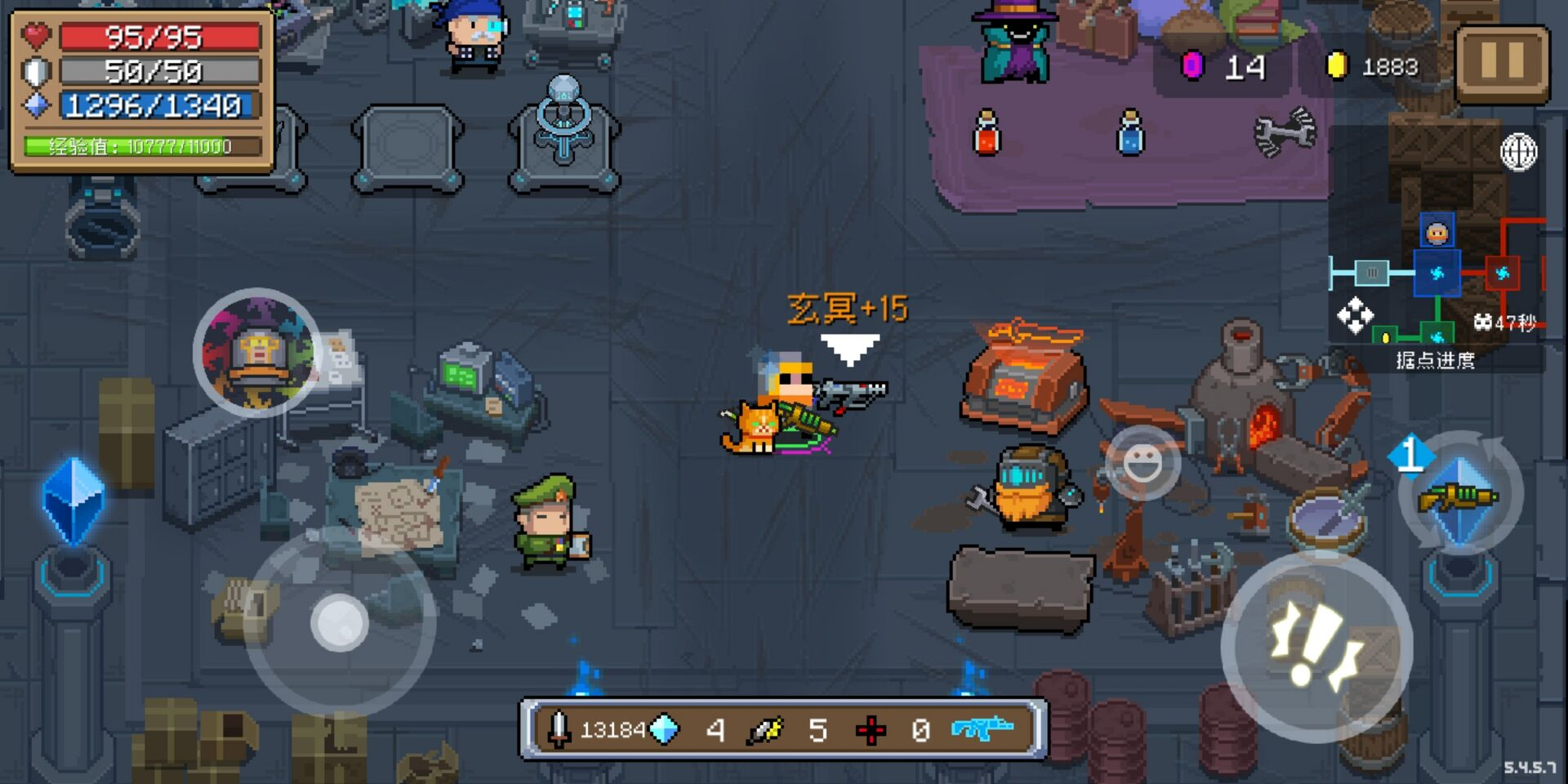The height and width of the screenshot is (784, 1568).
Task: Click the globe icon above the minimap
Action: (1518, 152)
